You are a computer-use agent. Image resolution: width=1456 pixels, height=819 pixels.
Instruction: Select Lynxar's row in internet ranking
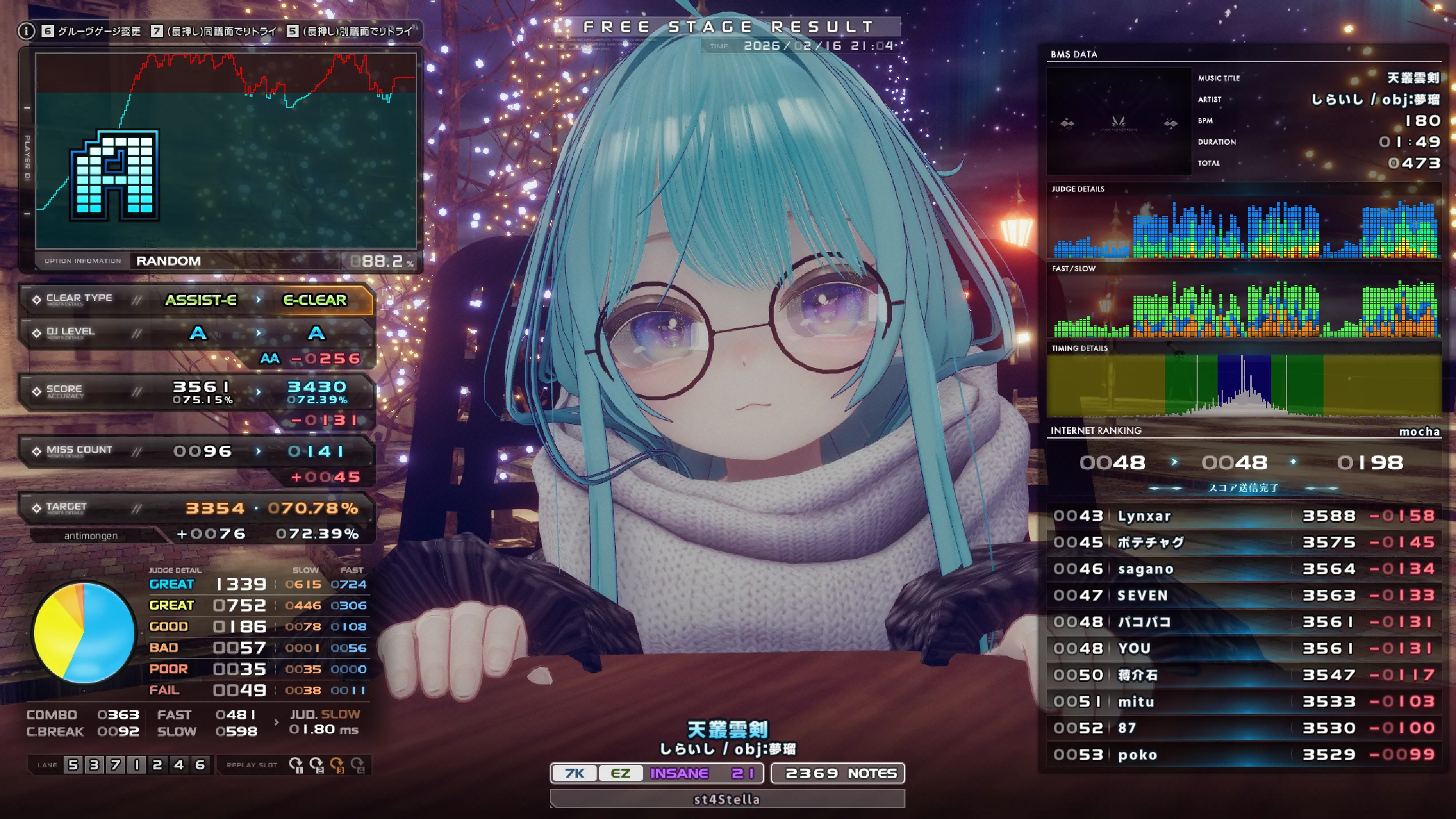(x=1243, y=516)
